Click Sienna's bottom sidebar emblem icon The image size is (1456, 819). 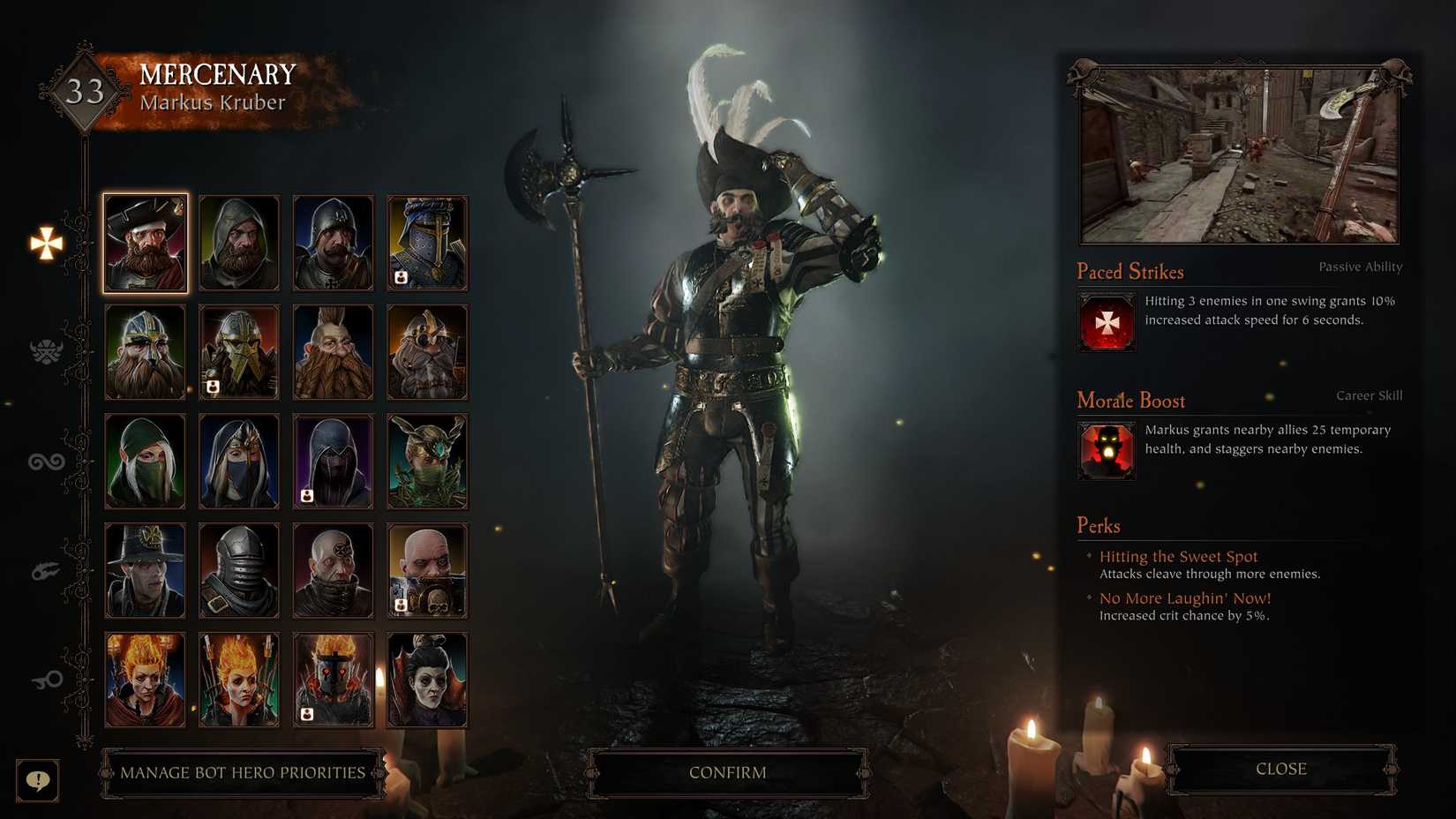[x=46, y=680]
